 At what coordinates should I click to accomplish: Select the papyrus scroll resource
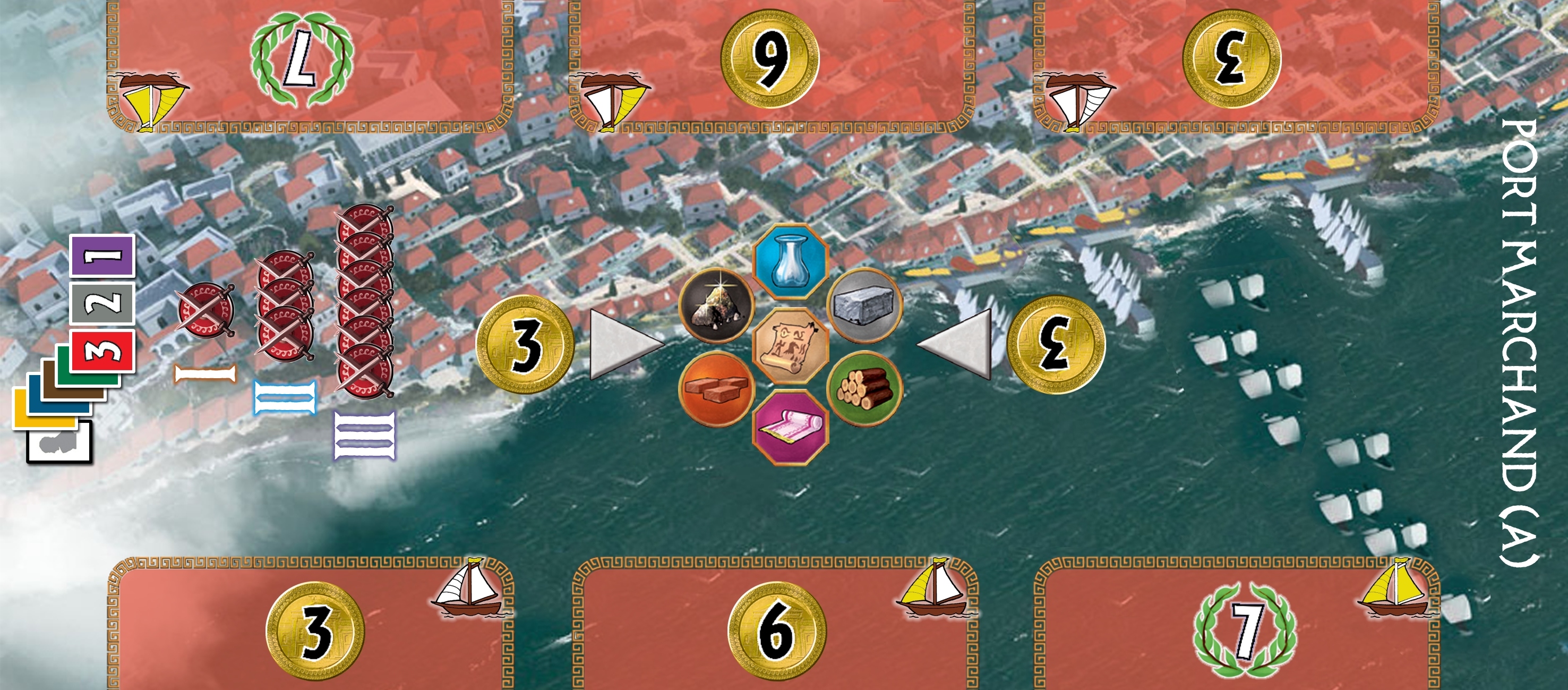(x=790, y=344)
